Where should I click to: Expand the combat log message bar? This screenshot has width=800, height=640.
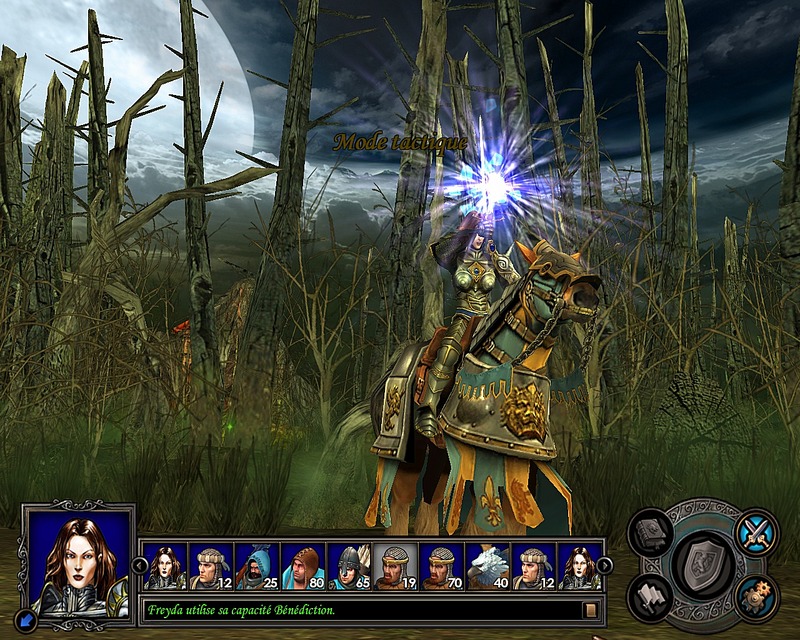point(591,609)
